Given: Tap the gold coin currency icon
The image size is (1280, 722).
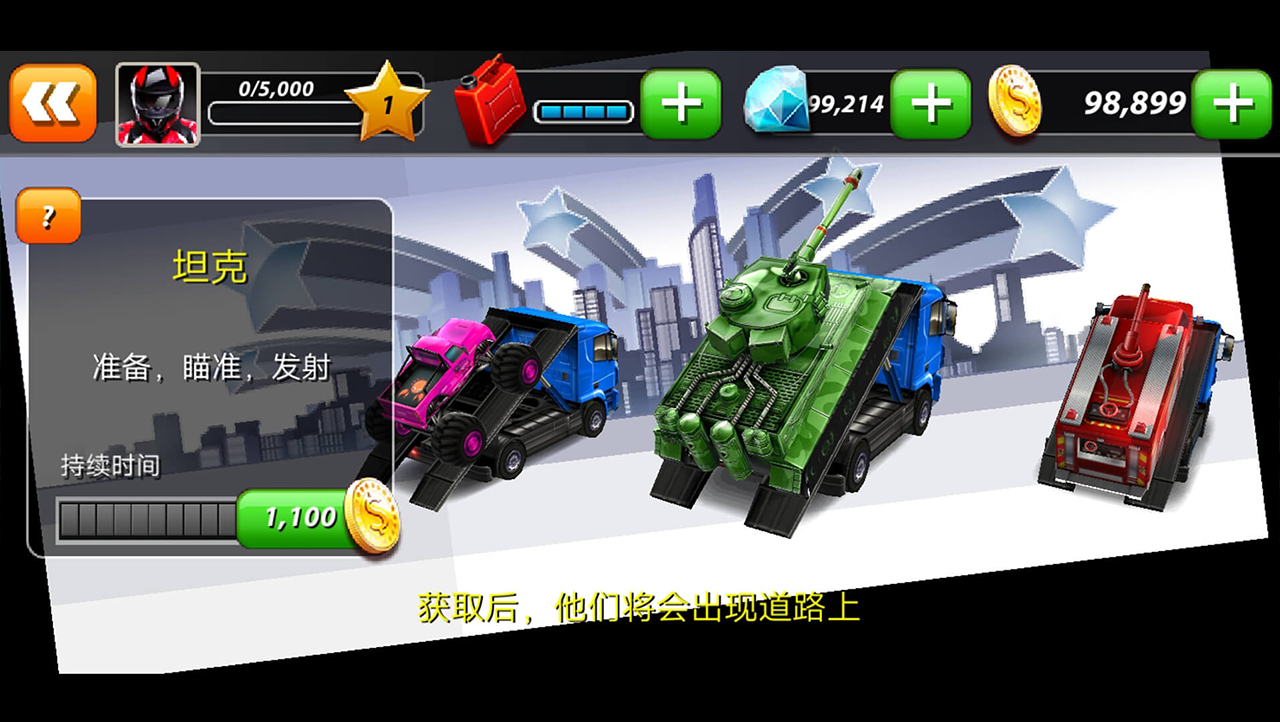Looking at the screenshot, I should pyautogui.click(x=1012, y=101).
